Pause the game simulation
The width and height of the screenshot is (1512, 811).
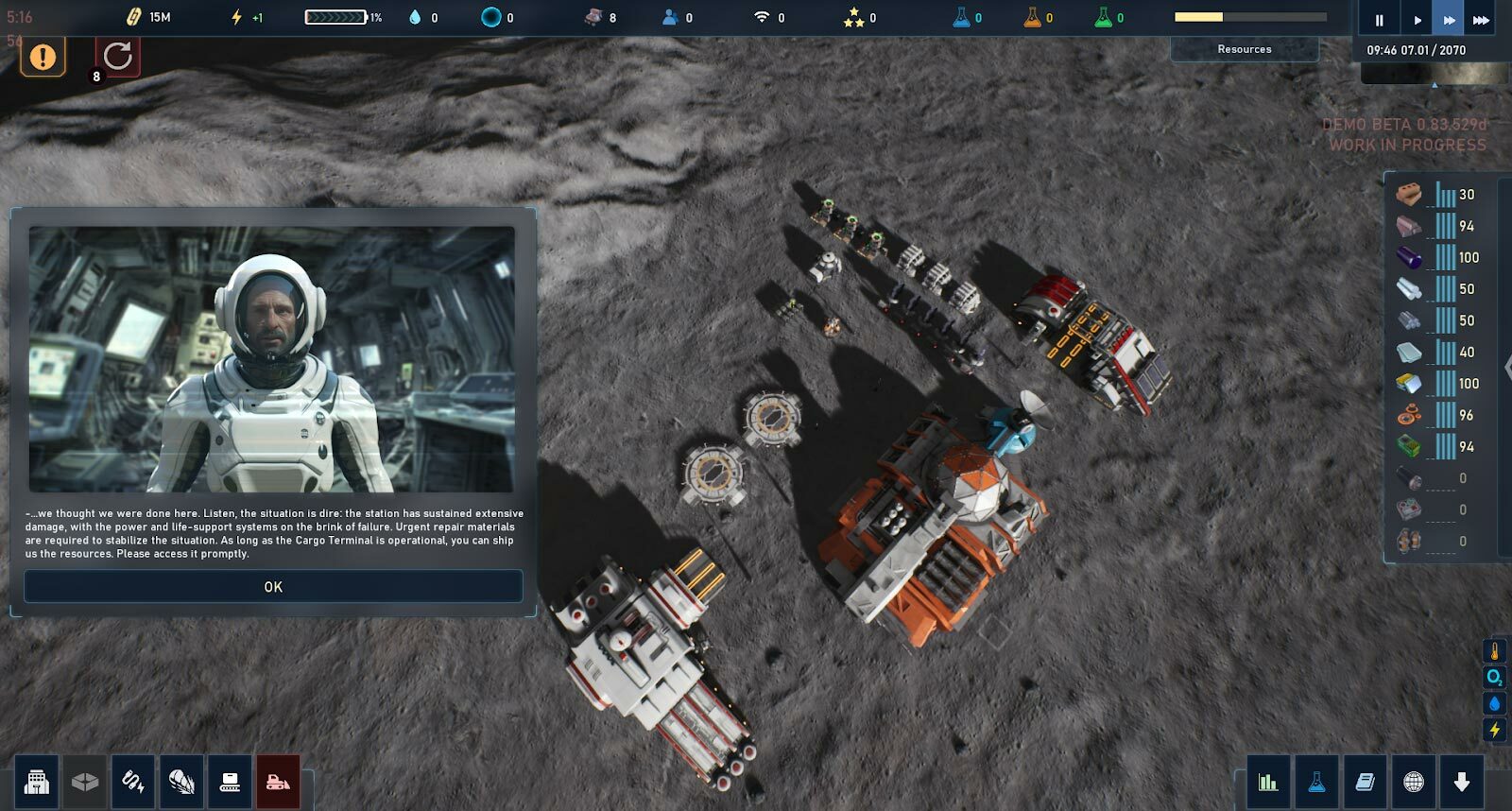point(1379,20)
